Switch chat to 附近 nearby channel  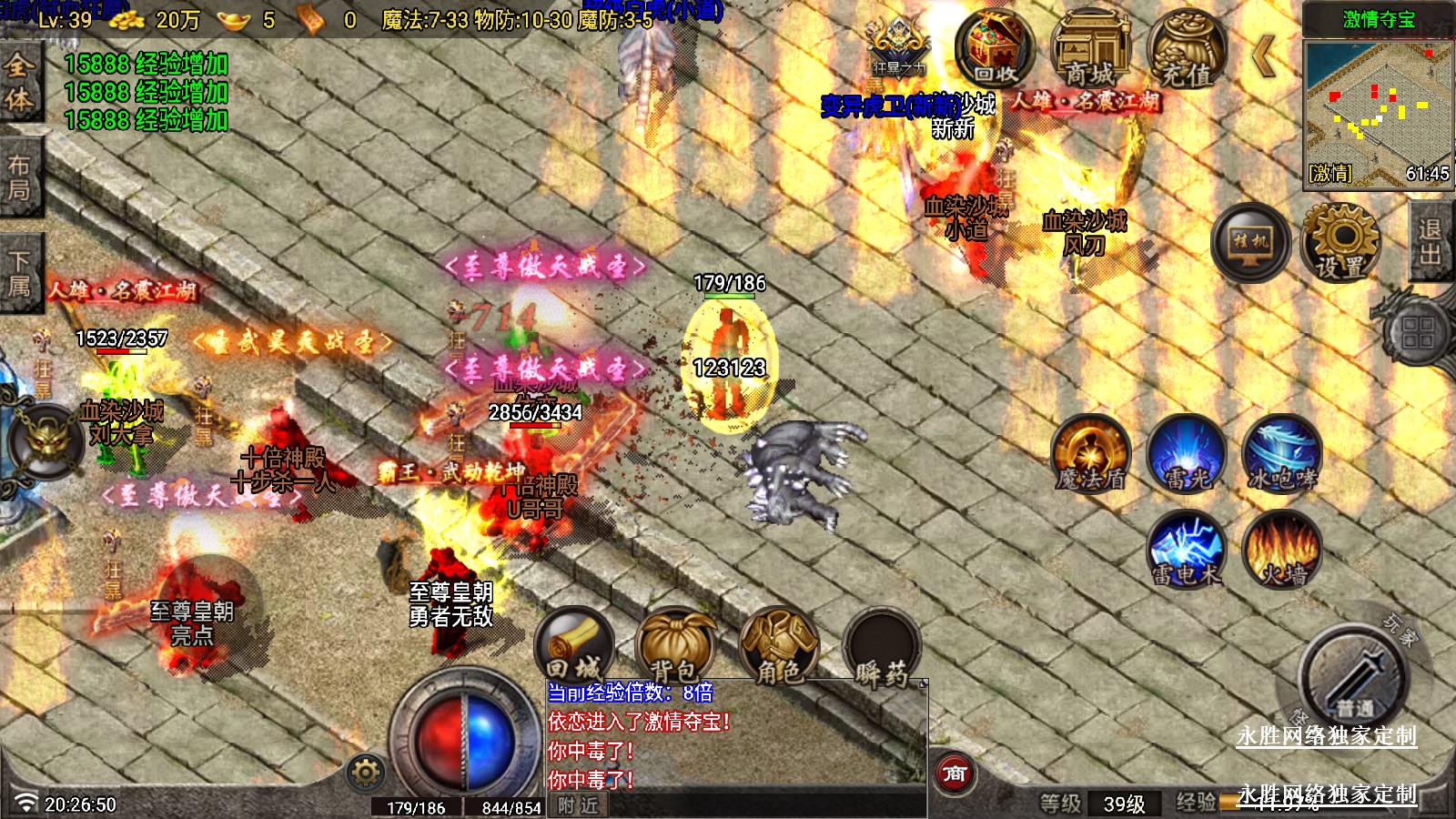tap(579, 805)
